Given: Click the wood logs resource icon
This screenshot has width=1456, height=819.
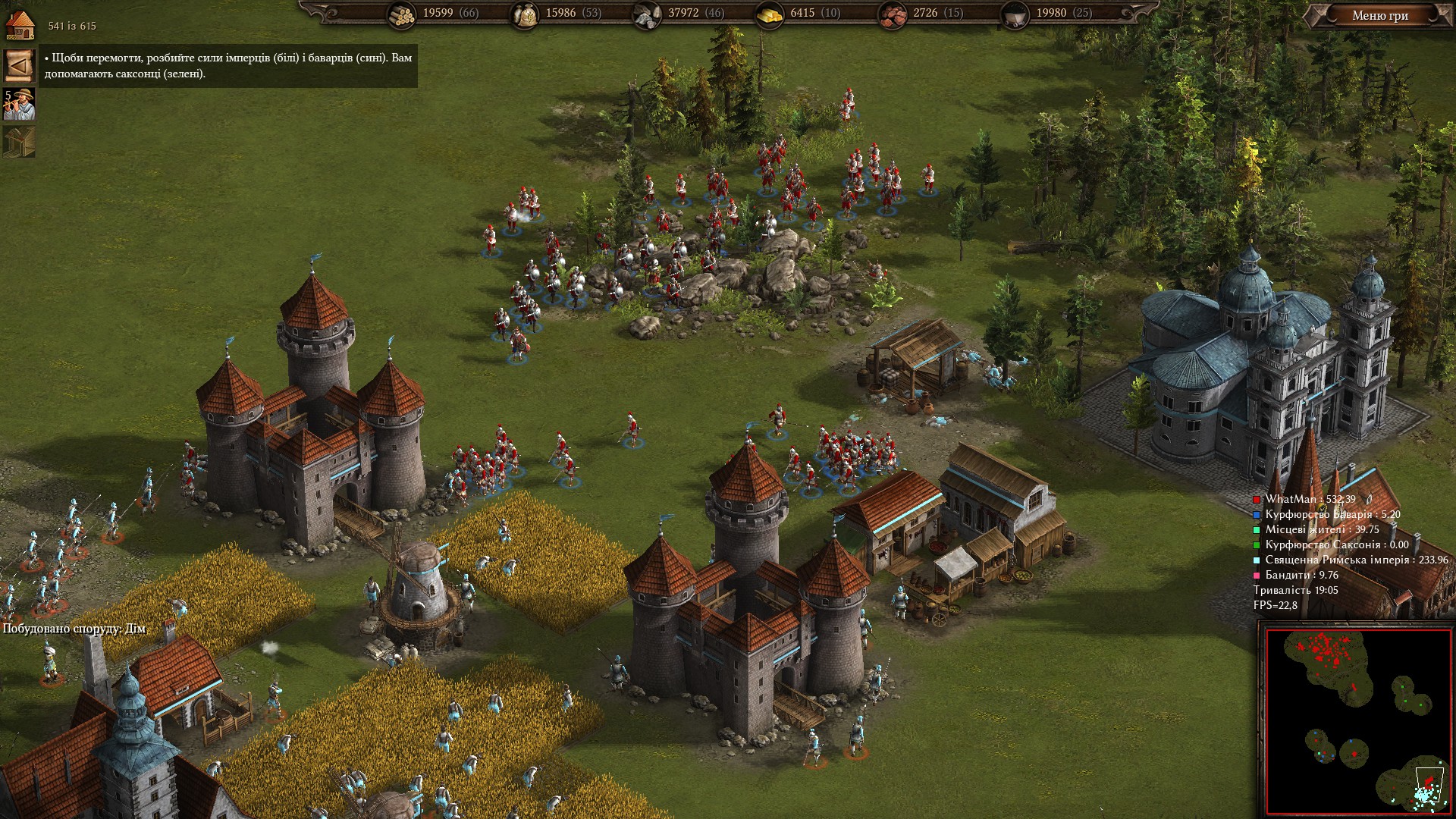Looking at the screenshot, I should click(x=401, y=14).
